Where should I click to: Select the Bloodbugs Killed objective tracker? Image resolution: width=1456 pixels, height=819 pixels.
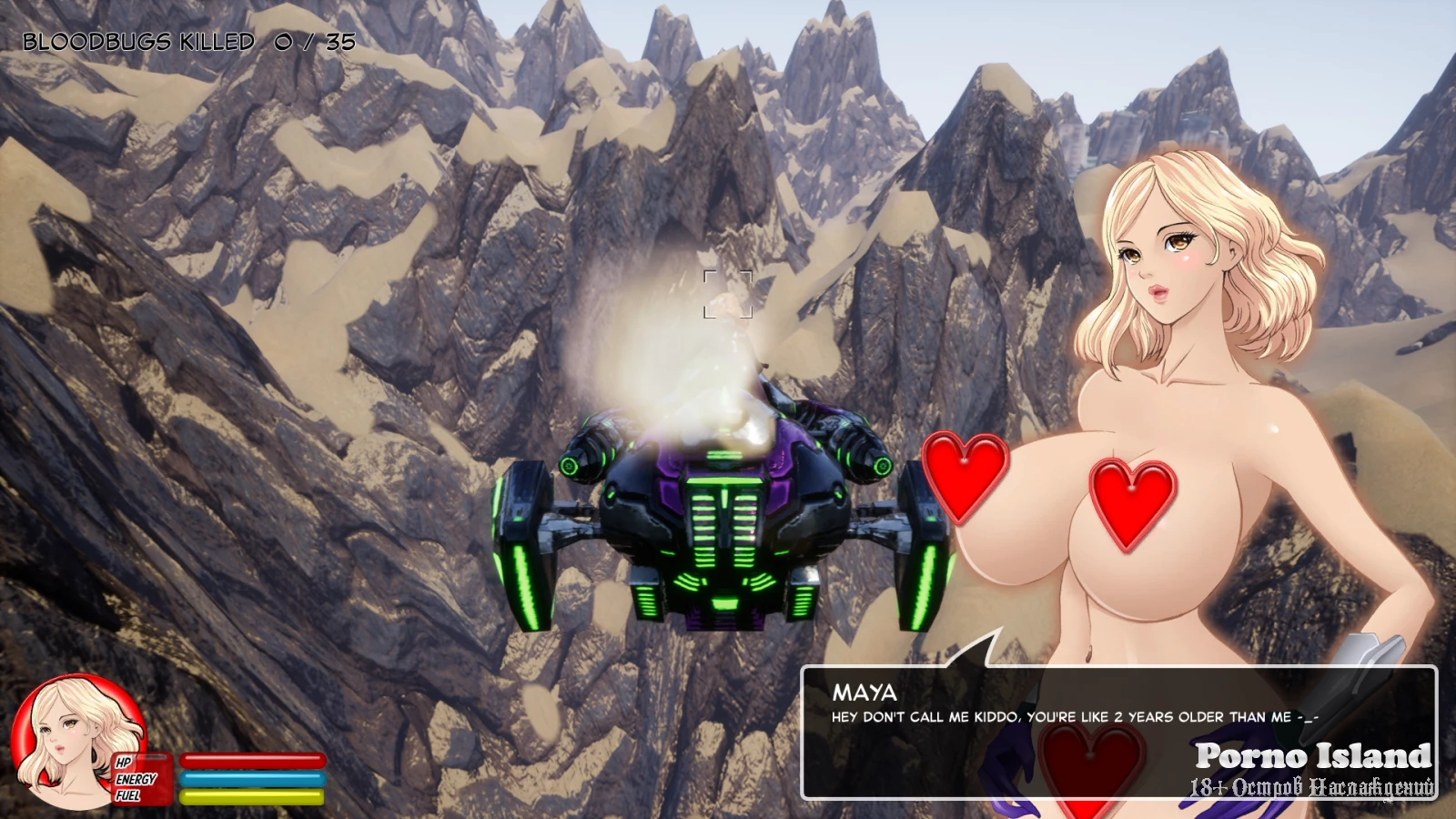point(188,42)
